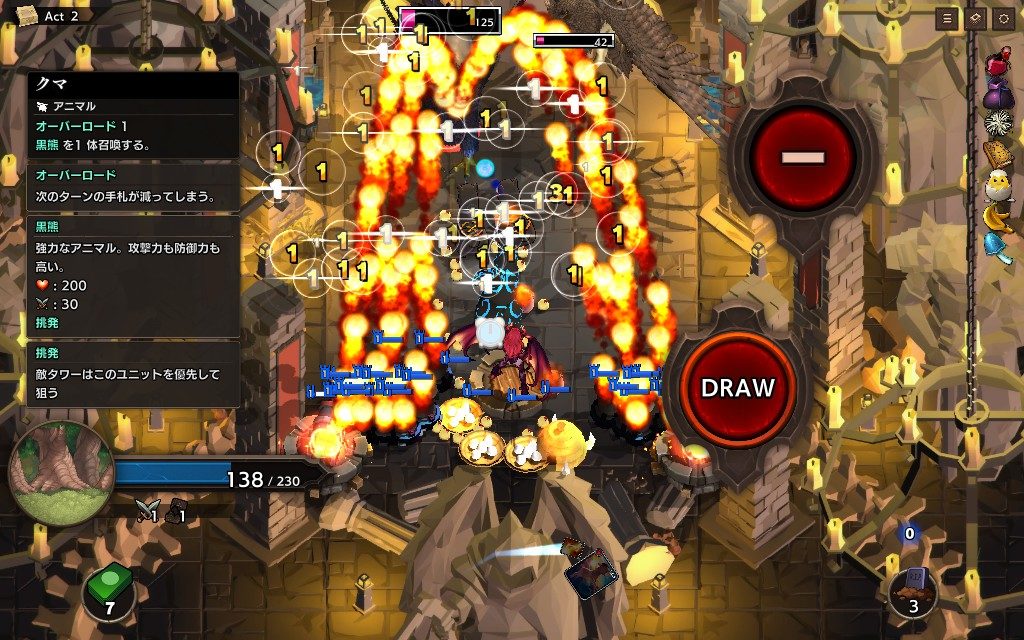The width and height of the screenshot is (1024, 640).
Task: Select the red potion relic
Action: tap(998, 62)
